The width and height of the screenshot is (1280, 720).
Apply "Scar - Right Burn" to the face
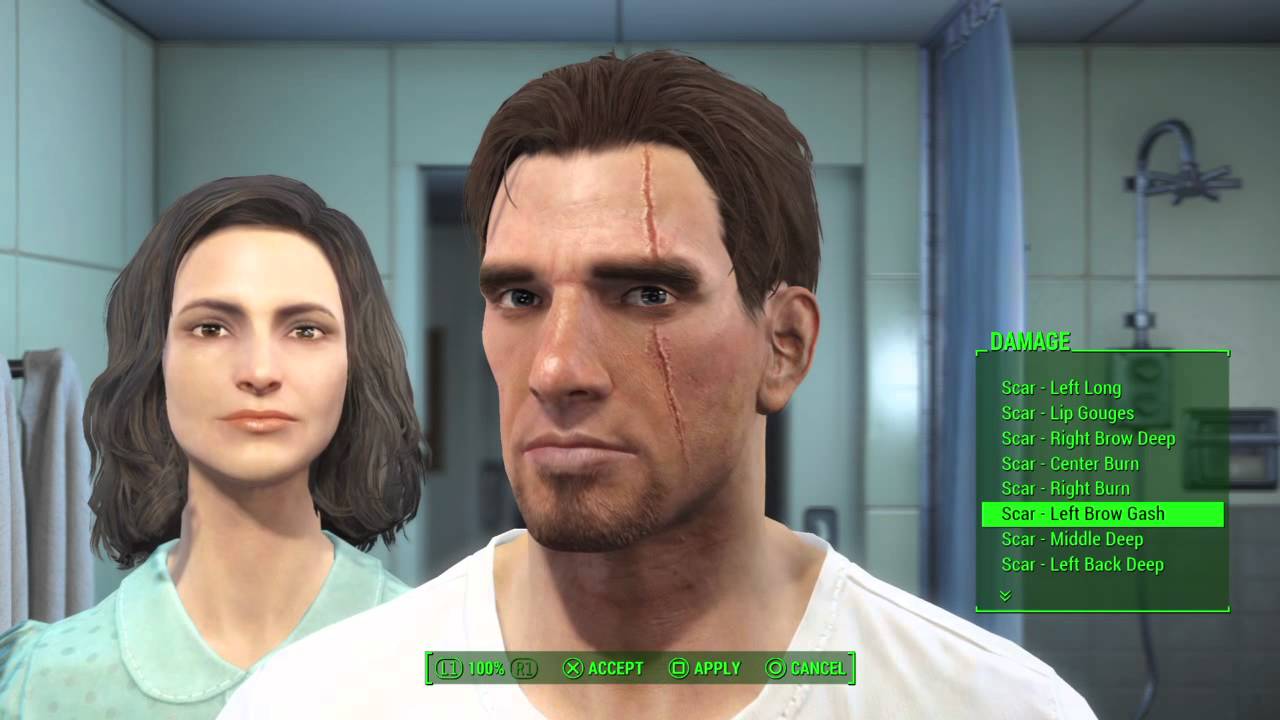1065,488
